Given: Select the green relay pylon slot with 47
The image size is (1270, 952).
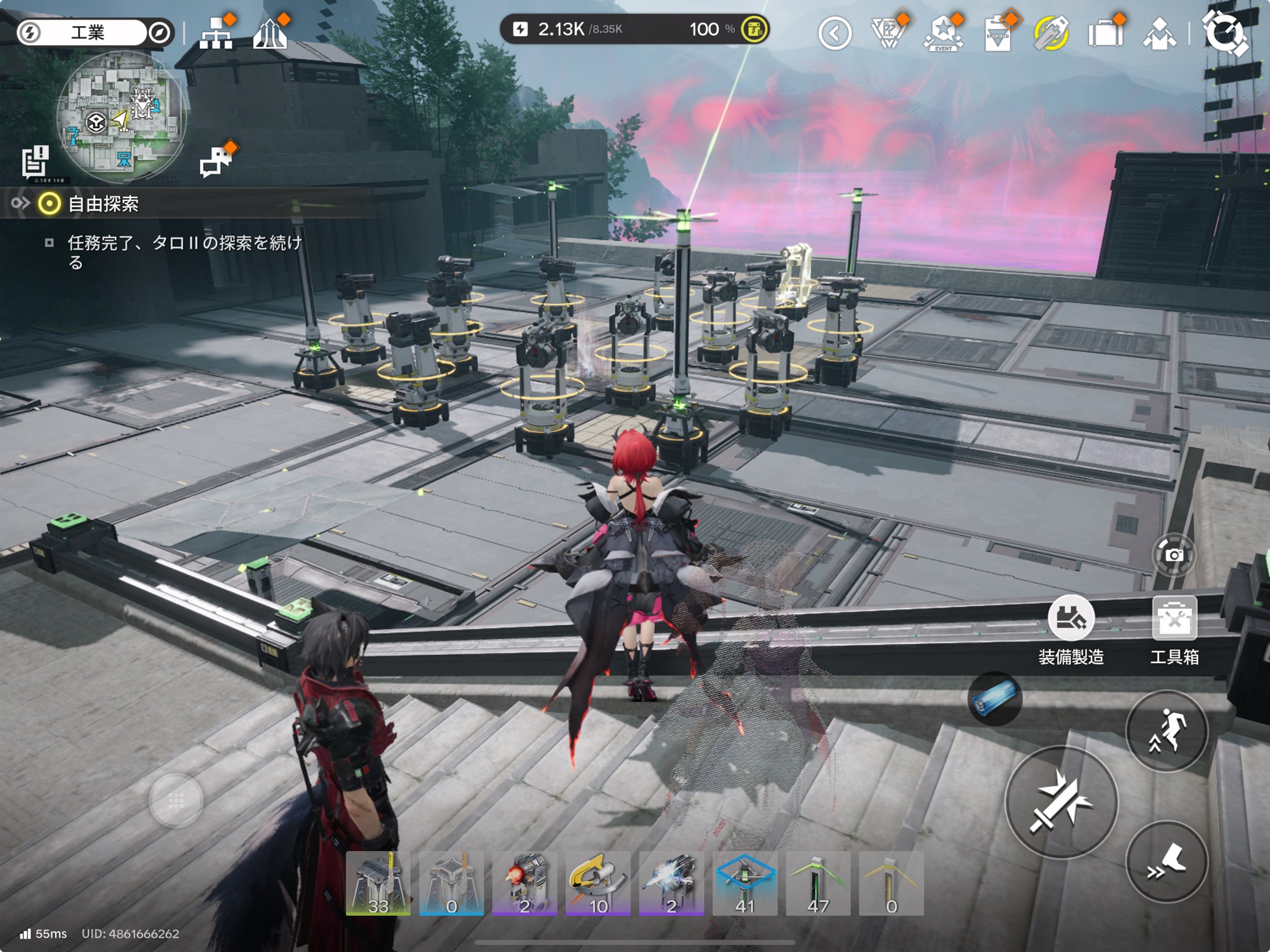Looking at the screenshot, I should tap(818, 883).
